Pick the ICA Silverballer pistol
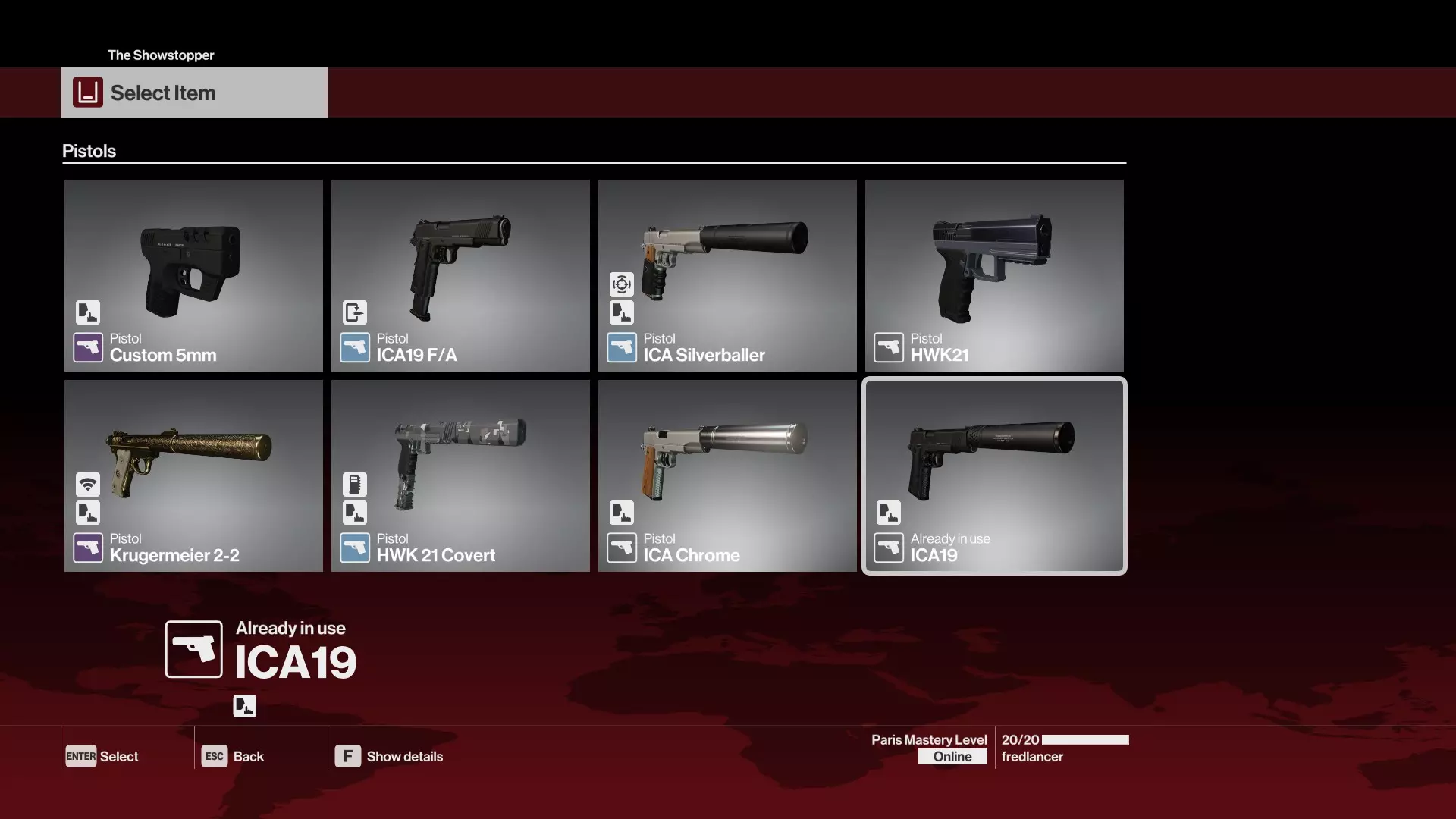Screen dimensions: 1456x819 [x=727, y=275]
